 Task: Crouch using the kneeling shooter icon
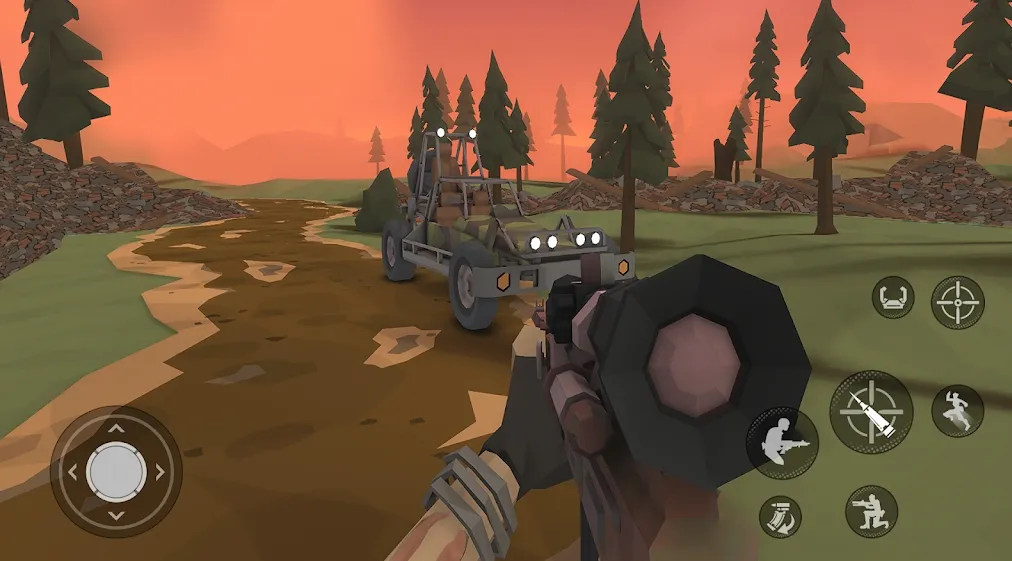tap(871, 512)
